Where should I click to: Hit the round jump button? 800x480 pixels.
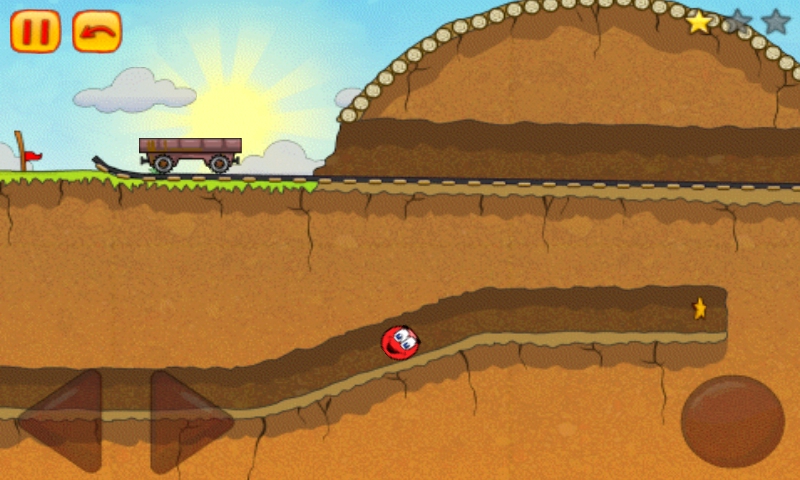point(732,421)
